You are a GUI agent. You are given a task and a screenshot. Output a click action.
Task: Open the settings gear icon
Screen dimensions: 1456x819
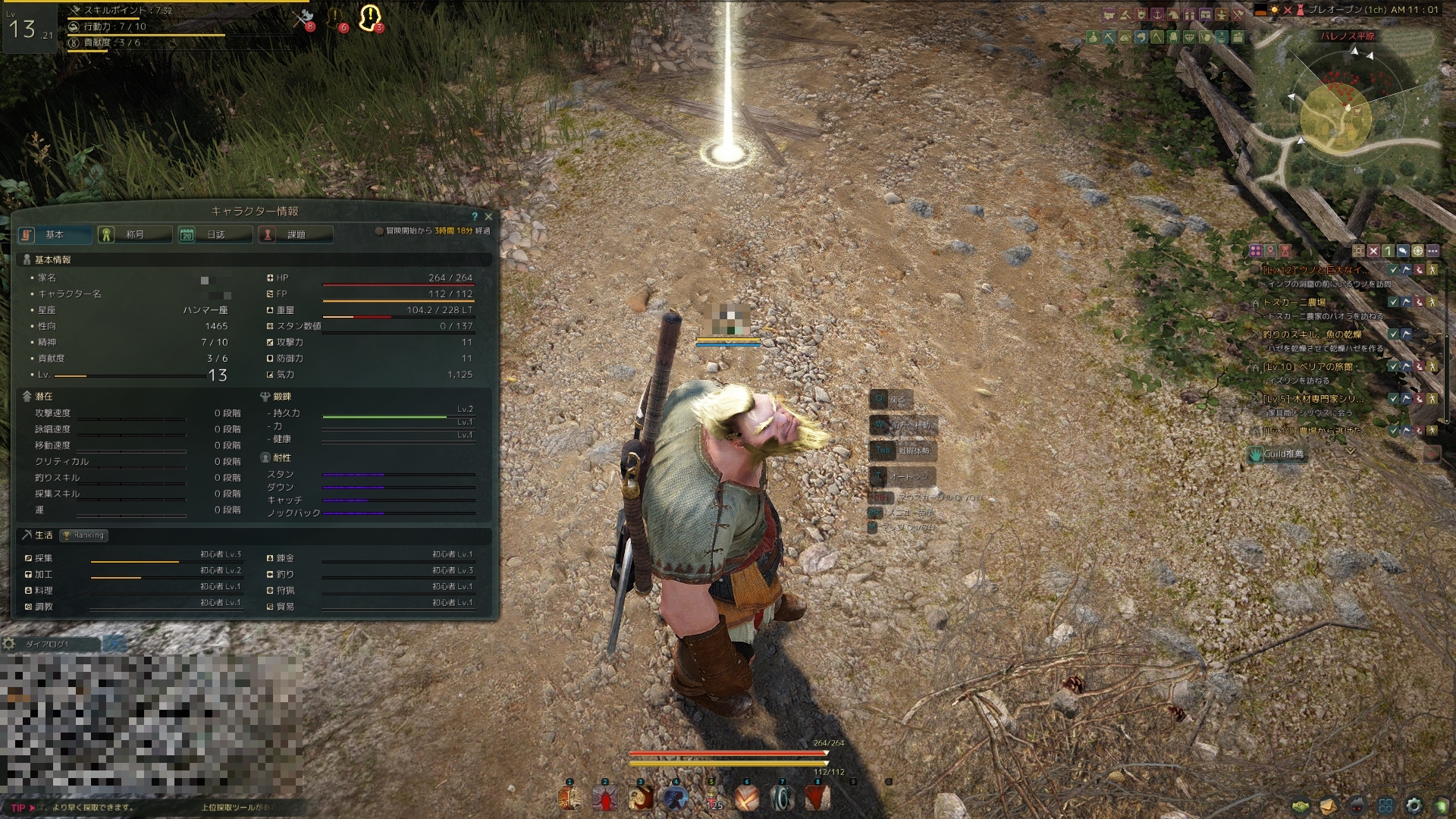tap(1414, 805)
